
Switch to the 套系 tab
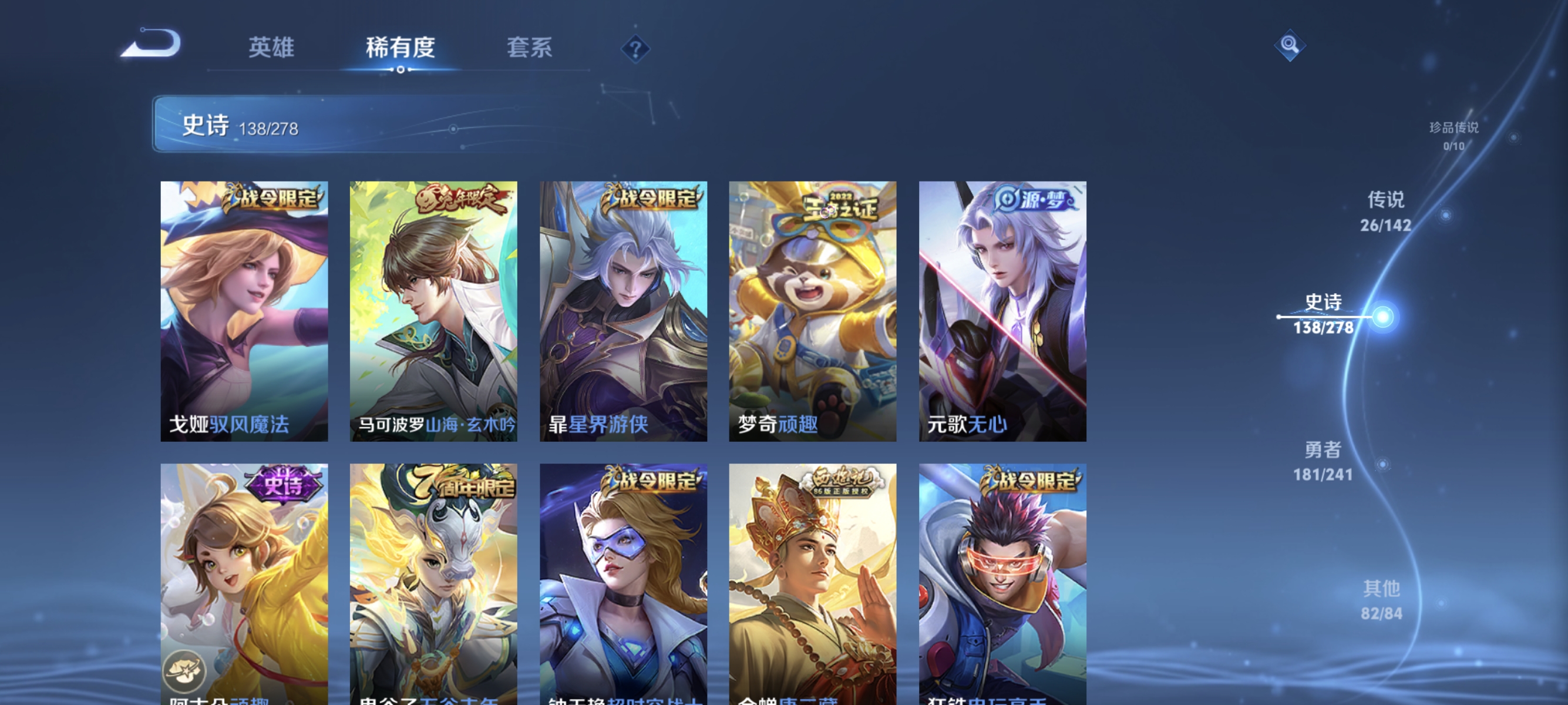529,48
